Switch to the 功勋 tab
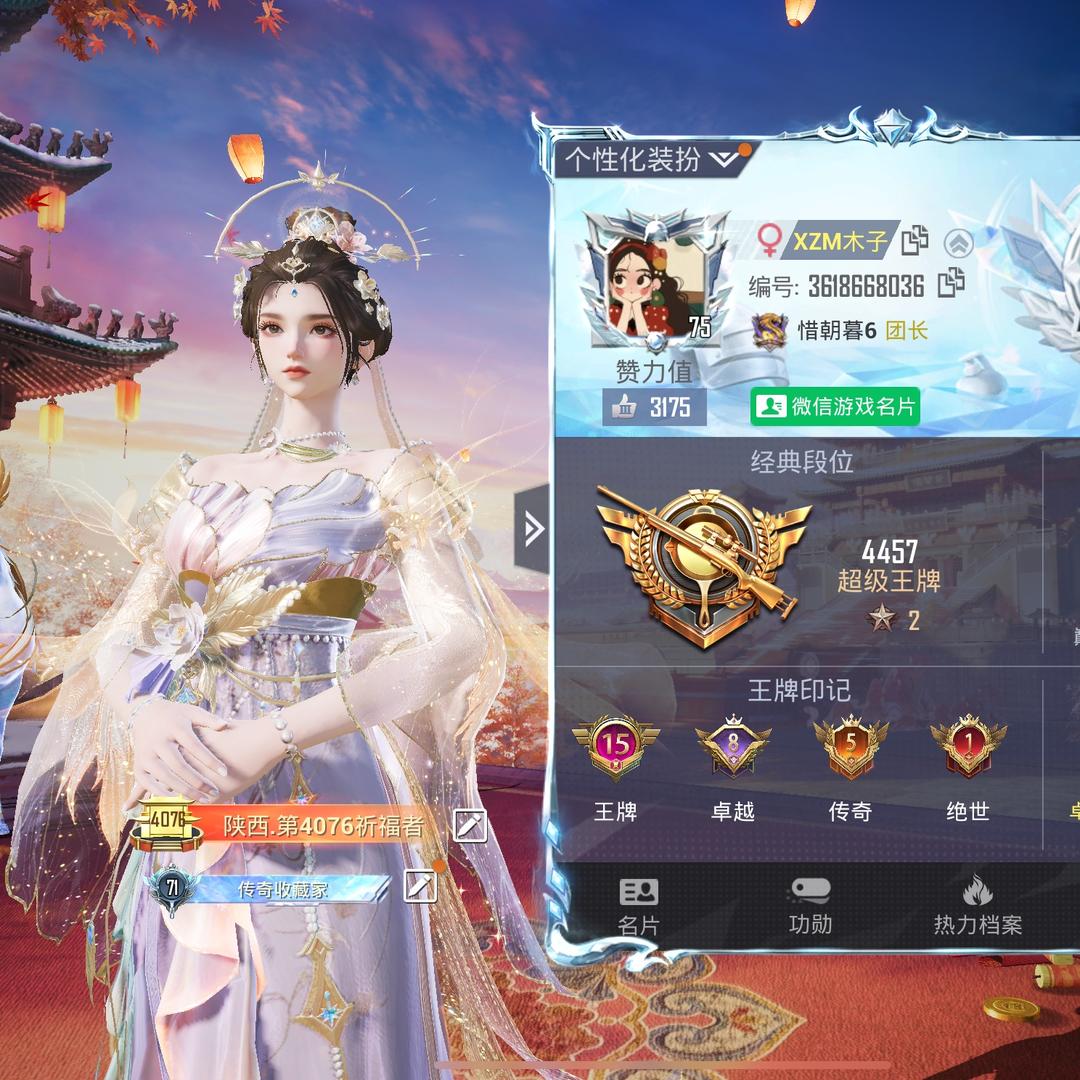Screen dimensions: 1080x1080 point(809,906)
